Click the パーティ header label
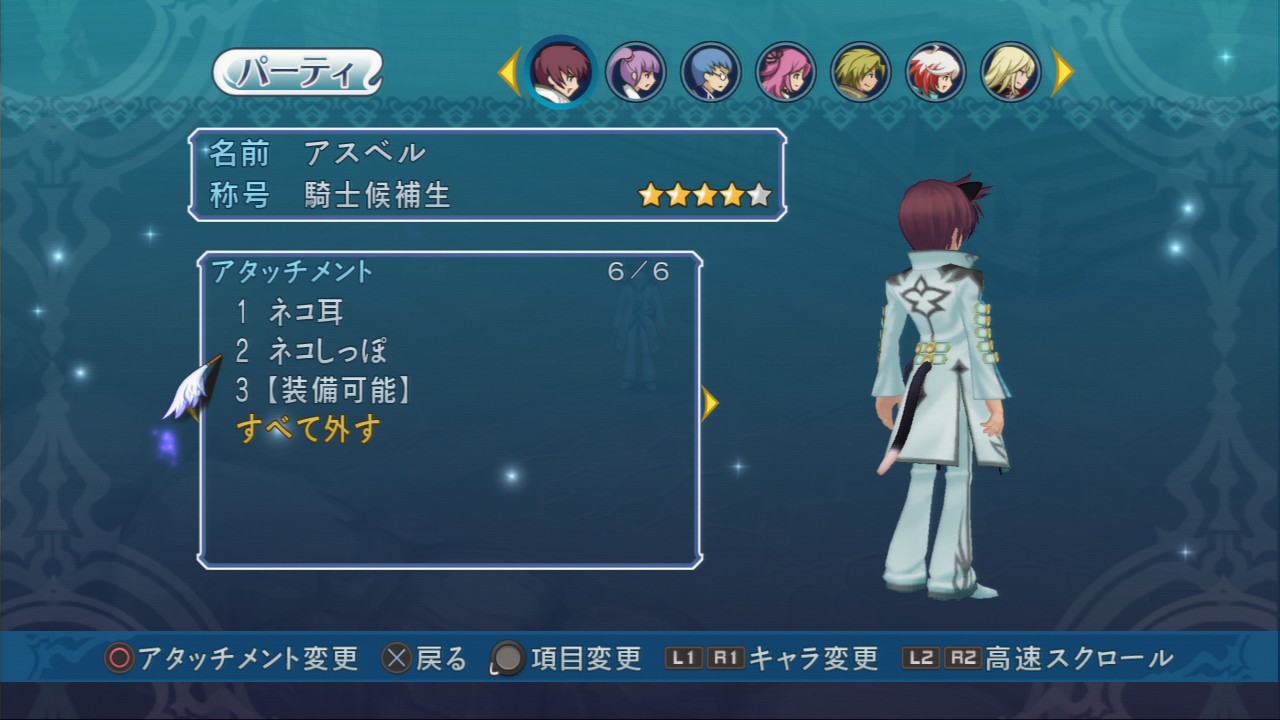Image resolution: width=1280 pixels, height=720 pixels. (x=297, y=72)
